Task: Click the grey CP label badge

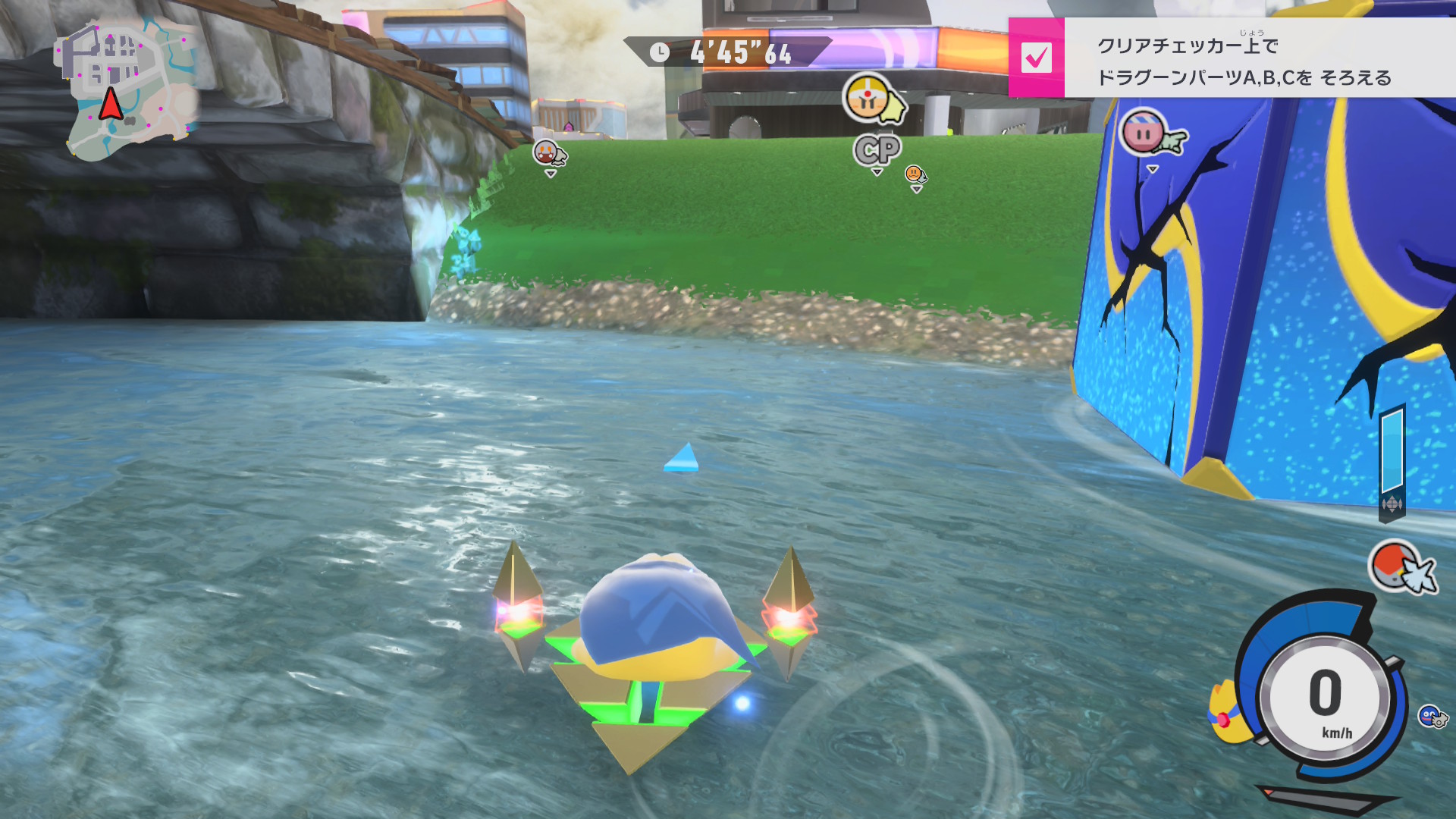Action: click(877, 149)
